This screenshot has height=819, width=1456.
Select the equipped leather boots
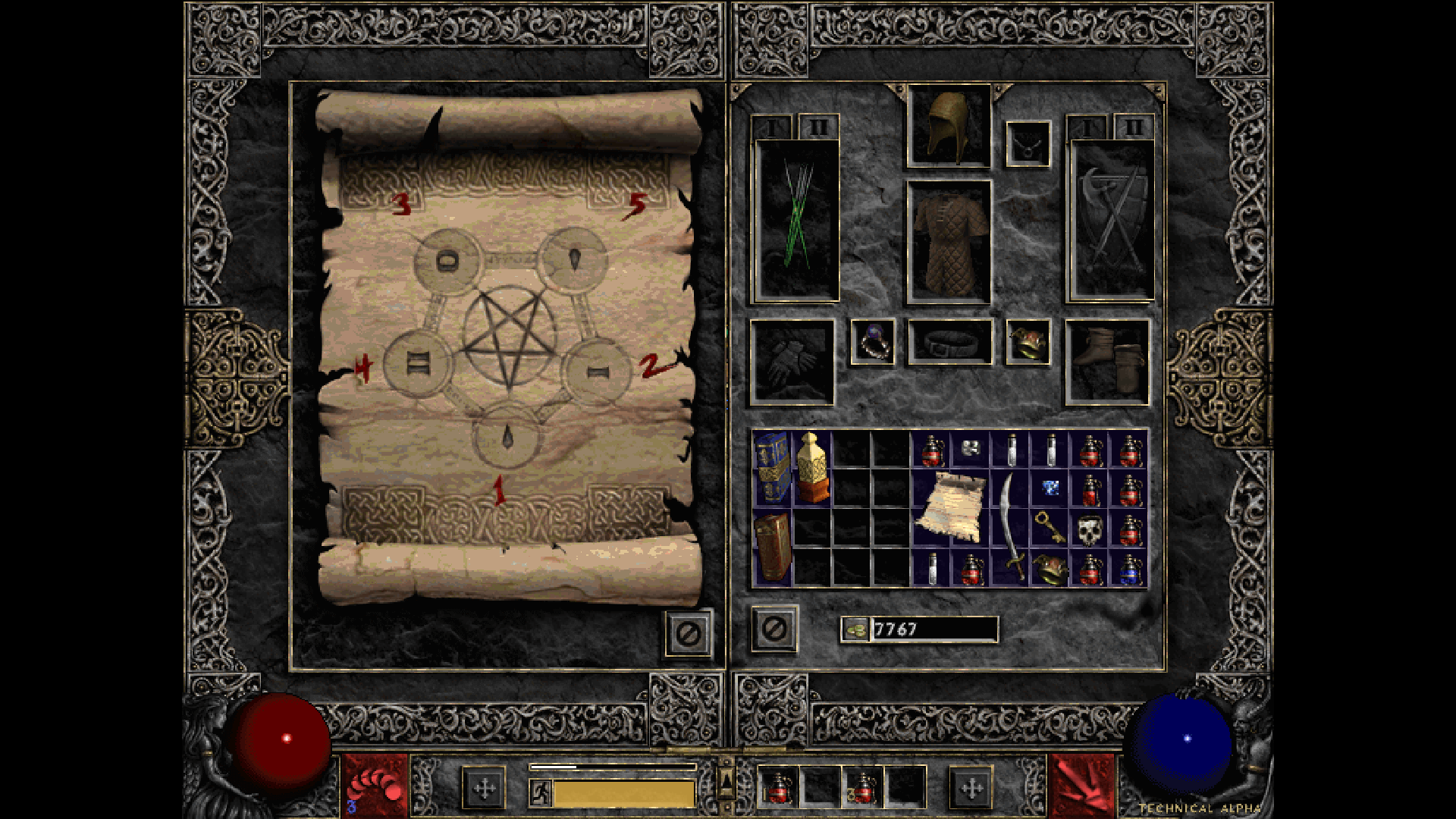pos(1107,361)
